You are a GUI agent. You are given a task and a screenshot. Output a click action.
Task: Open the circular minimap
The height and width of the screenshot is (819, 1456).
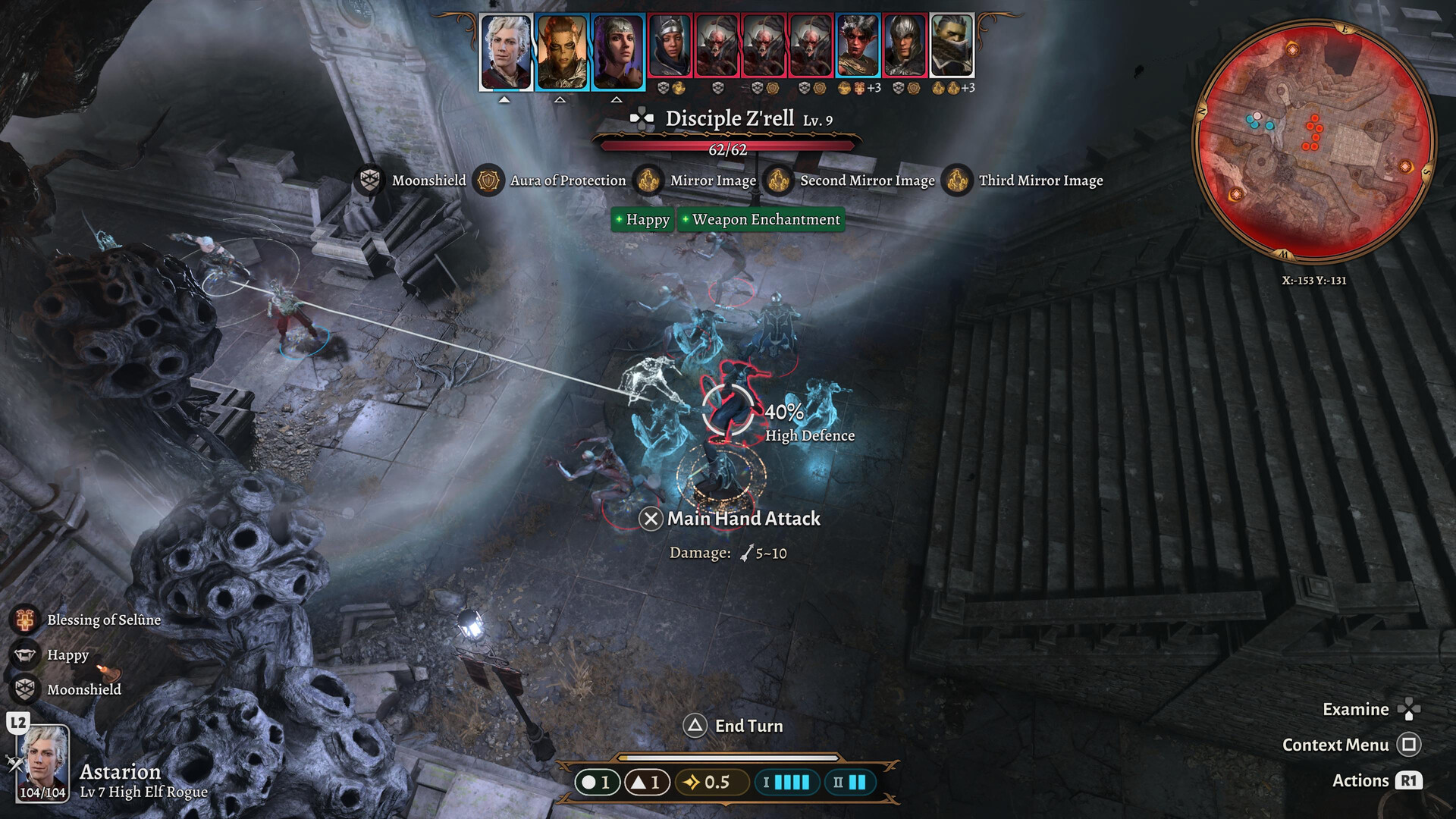[1314, 142]
